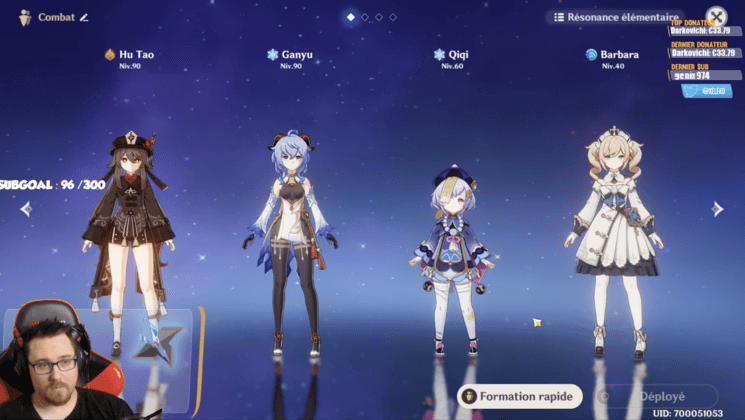The image size is (745, 420).
Task: Open Formation rapide
Action: [520, 396]
